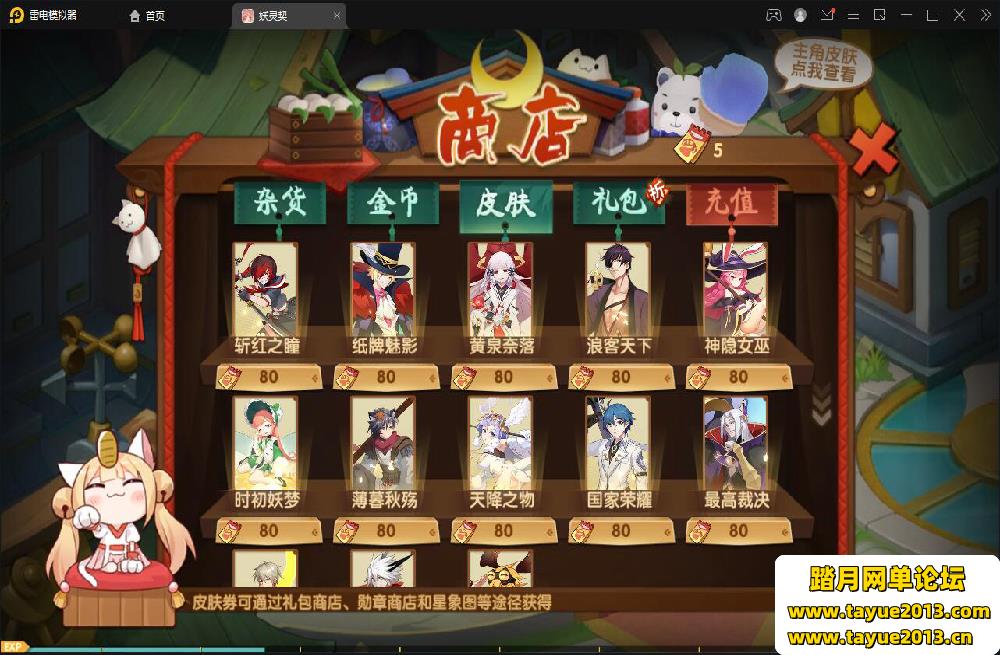Select the 时初妖梦 skin card
Screen dimensions: 1000x655
[265, 445]
